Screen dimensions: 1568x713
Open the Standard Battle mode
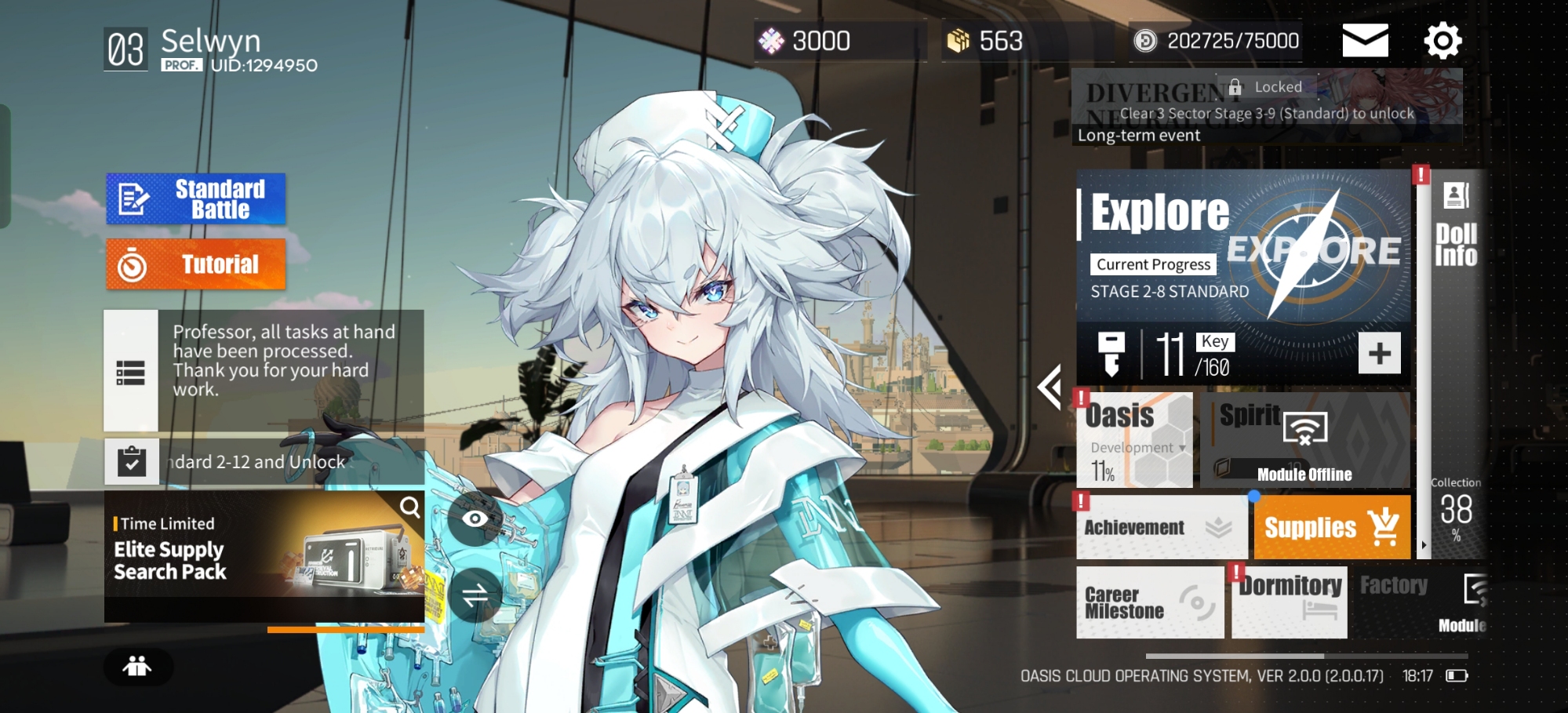coord(196,199)
